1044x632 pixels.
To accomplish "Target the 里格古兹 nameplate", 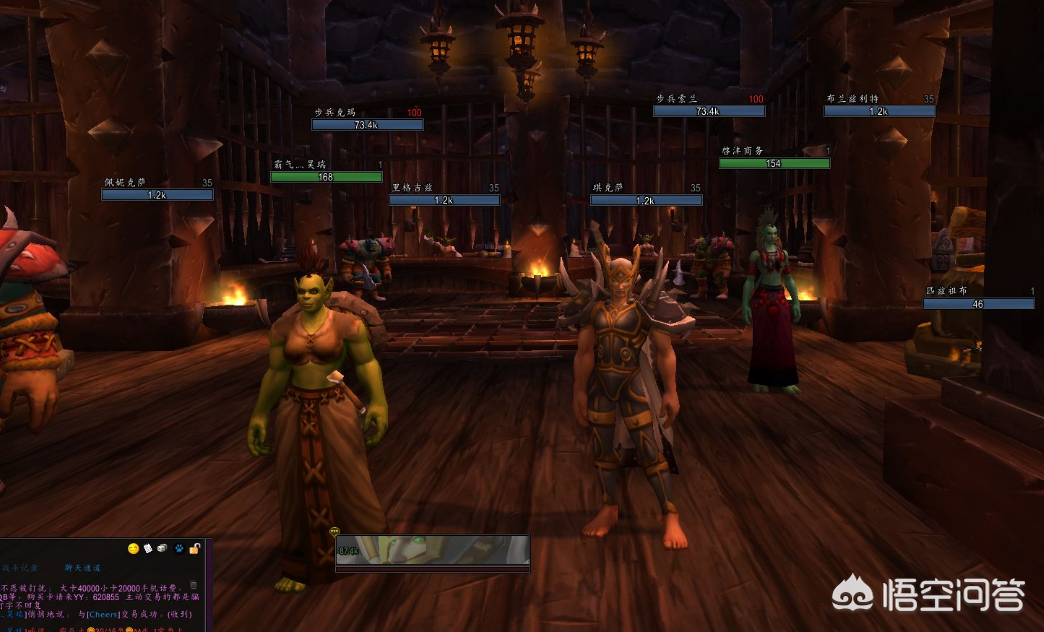I will pyautogui.click(x=444, y=200).
